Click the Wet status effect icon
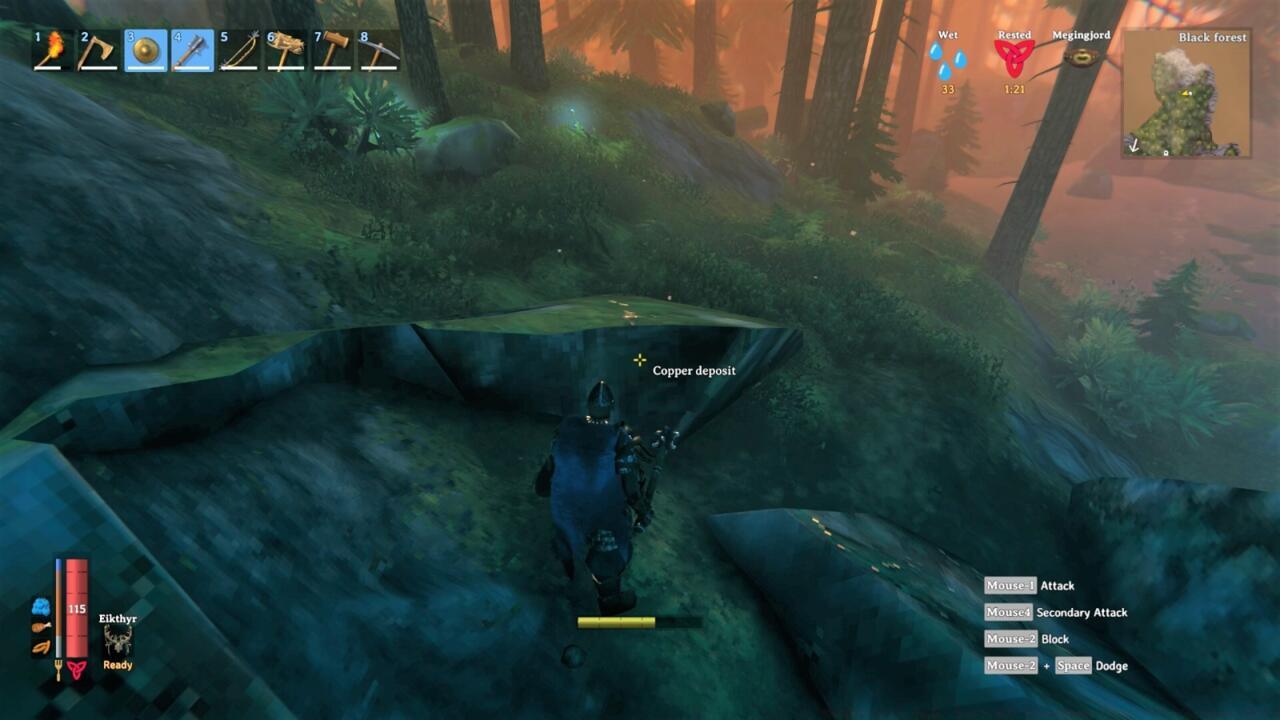The image size is (1280, 720). click(x=947, y=60)
